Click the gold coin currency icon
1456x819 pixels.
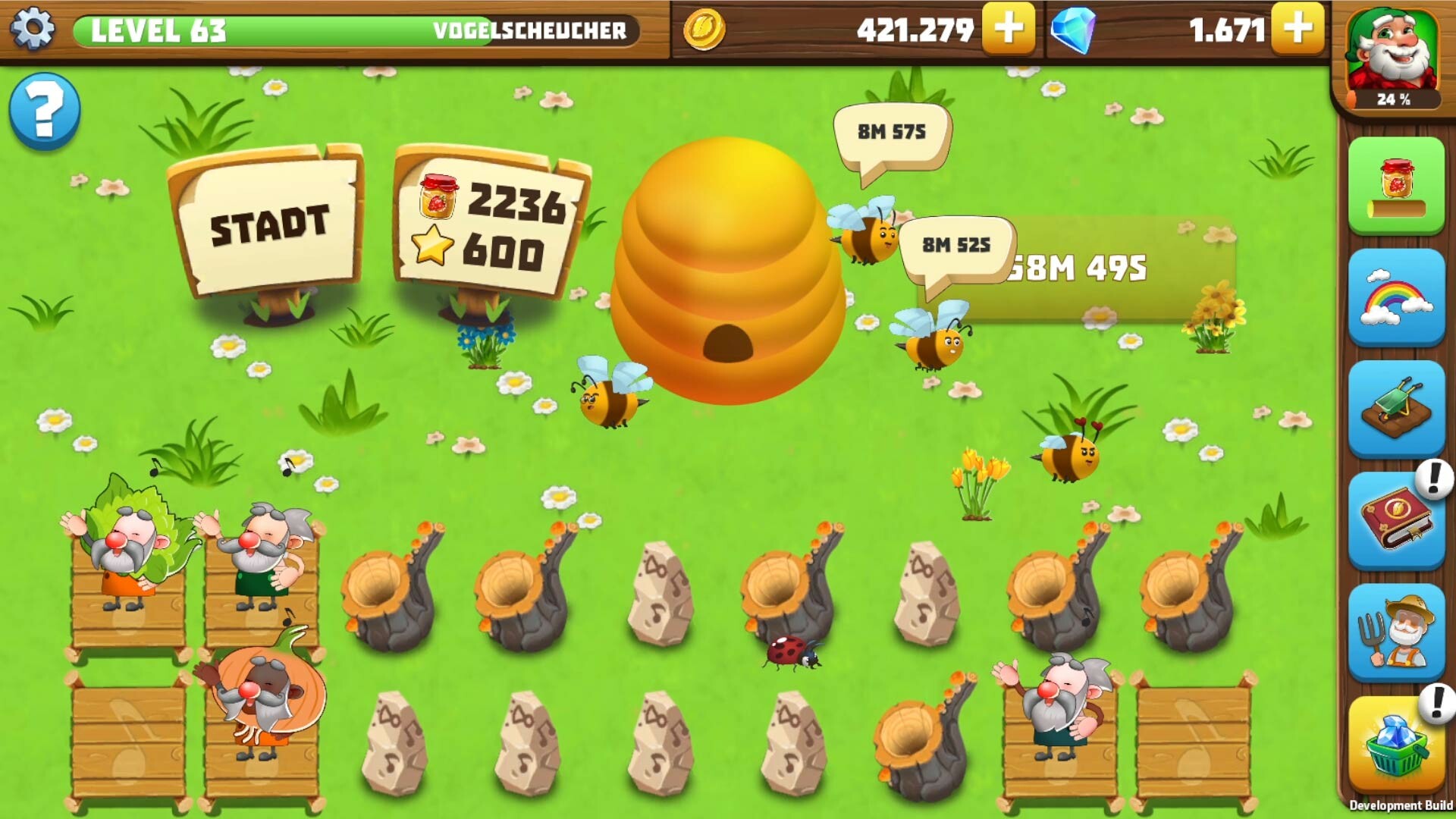click(706, 30)
